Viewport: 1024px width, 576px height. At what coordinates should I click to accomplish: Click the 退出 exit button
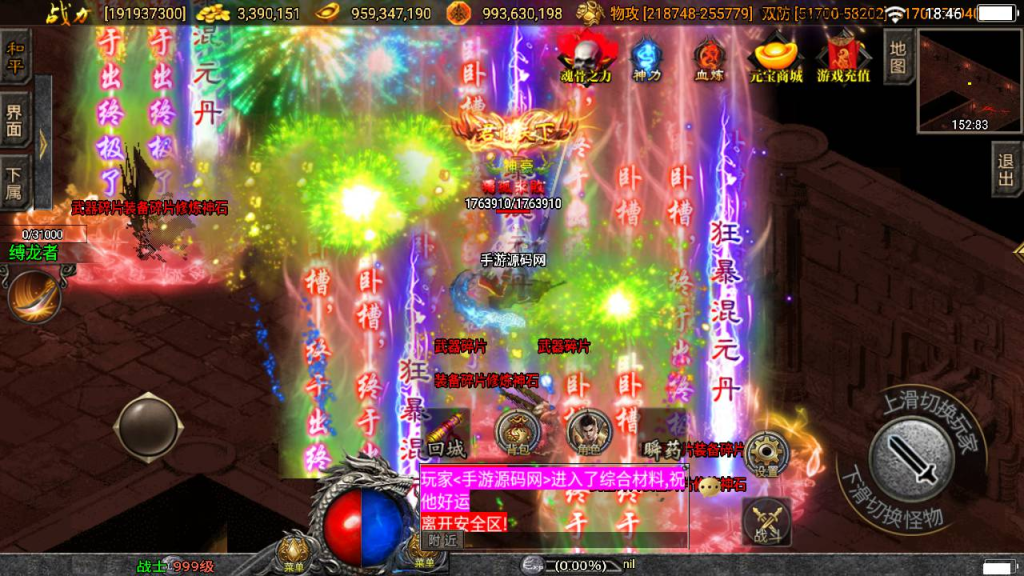[1007, 169]
